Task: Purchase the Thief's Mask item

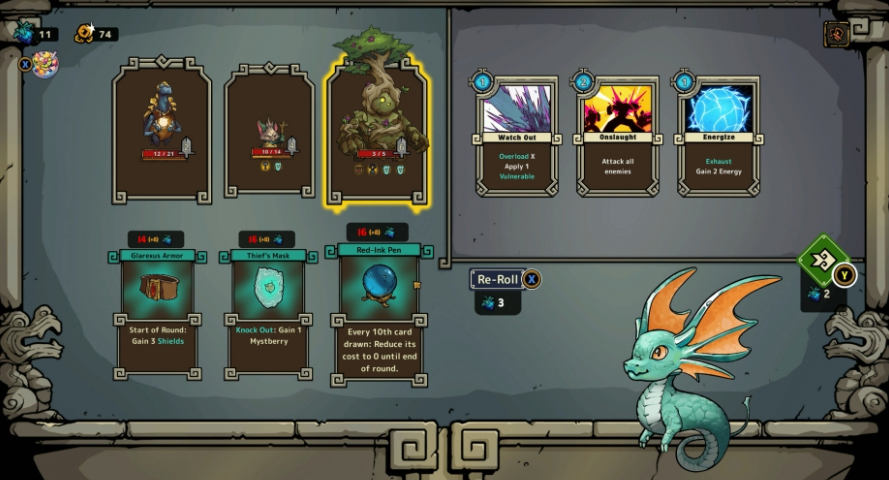Action: [x=267, y=312]
